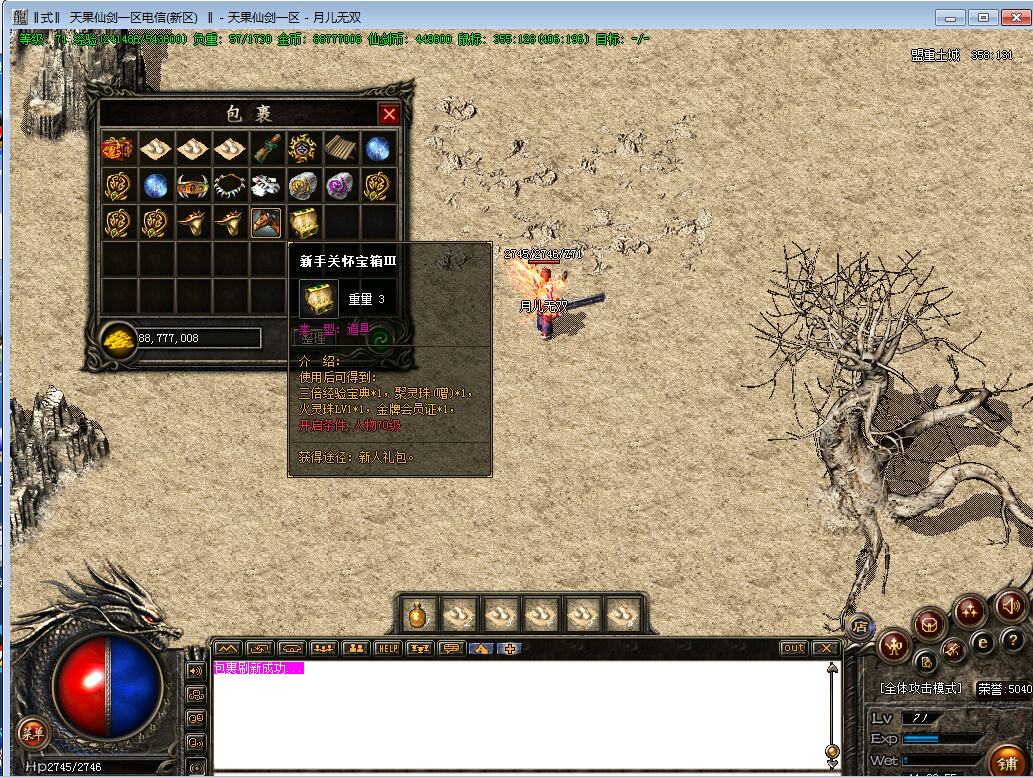Select the red gift box item
The height and width of the screenshot is (777, 1033).
click(x=118, y=149)
